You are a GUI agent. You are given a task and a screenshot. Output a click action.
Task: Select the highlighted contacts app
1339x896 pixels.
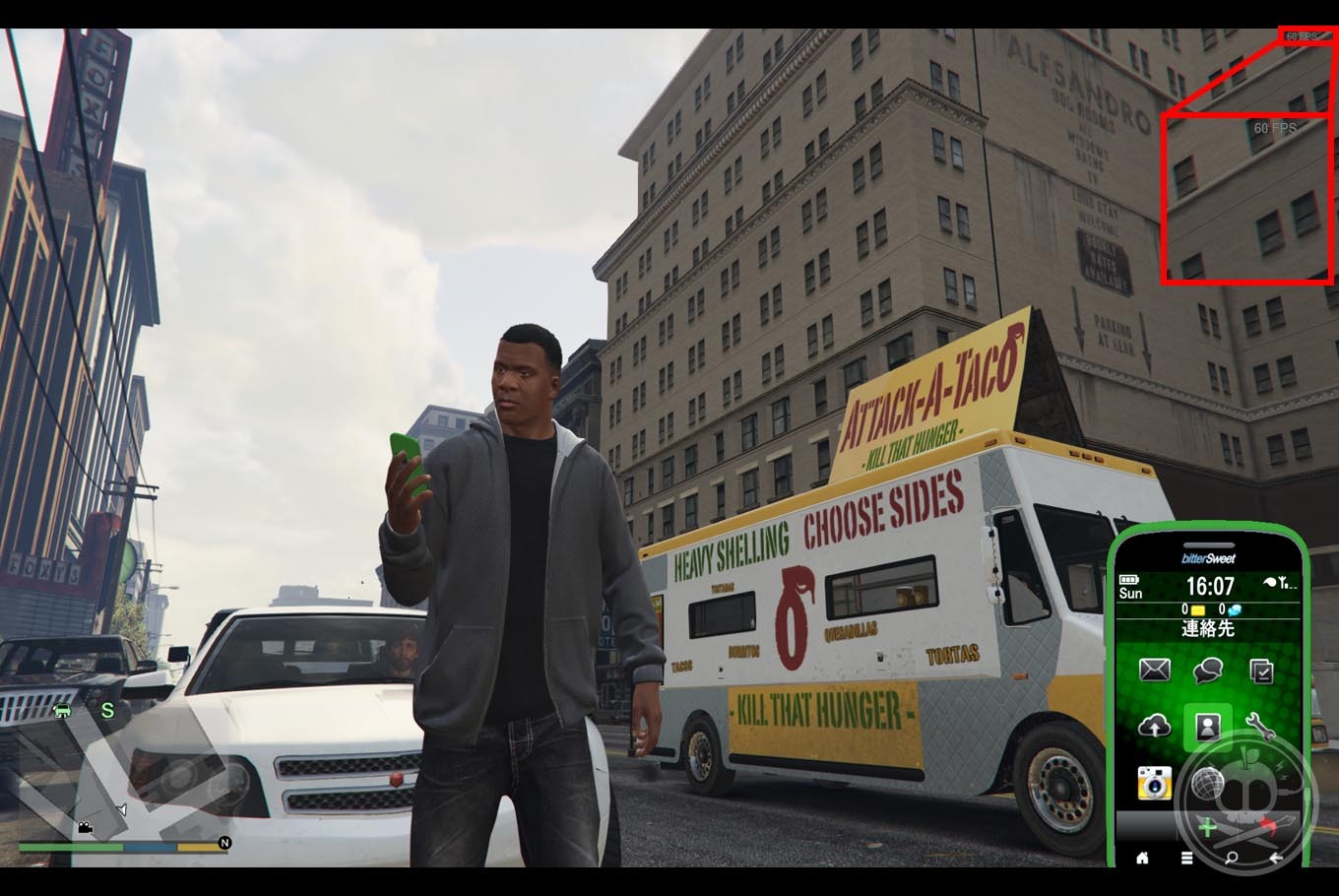tap(1207, 727)
